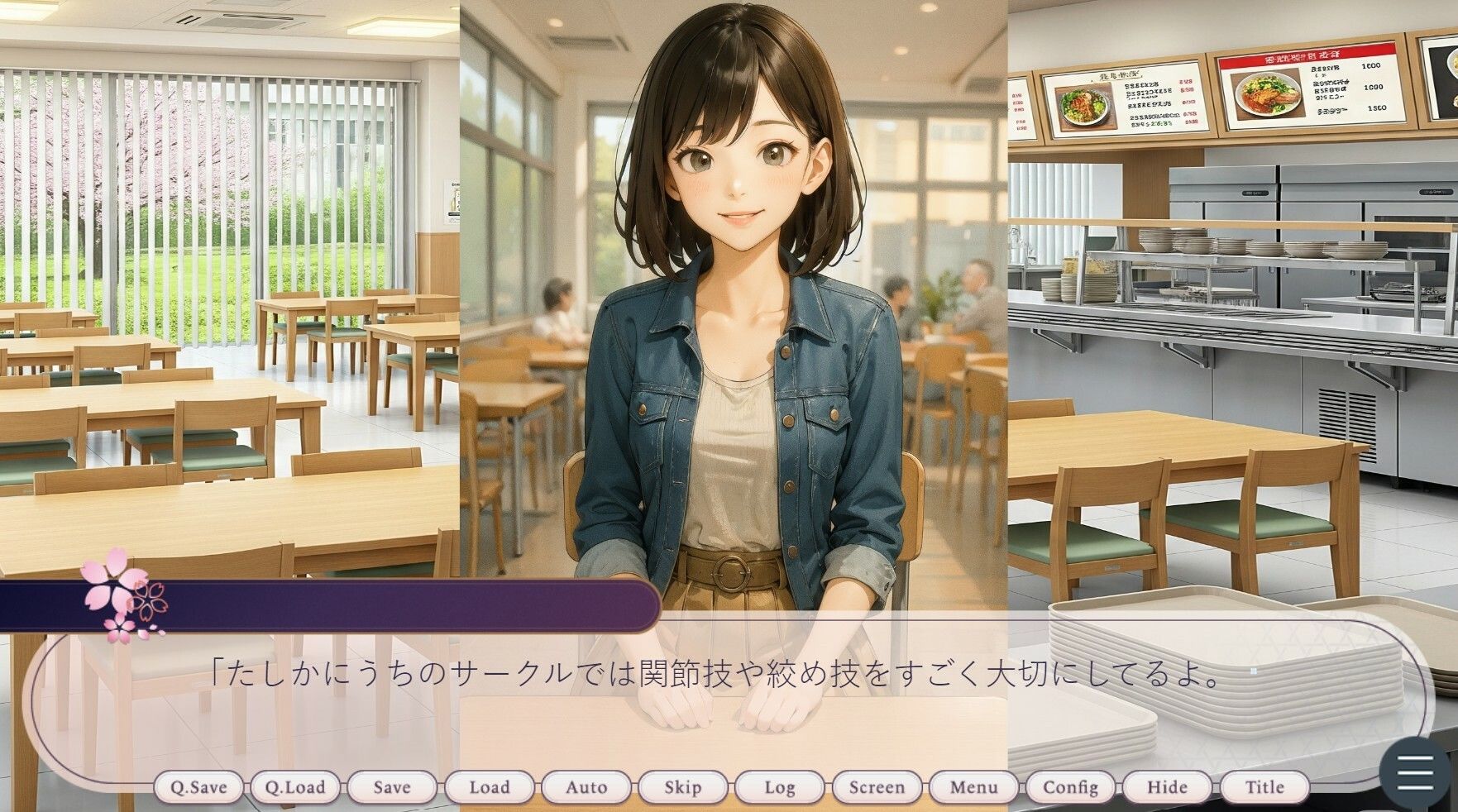Show the dialogue Log
This screenshot has height=812, width=1458.
click(780, 787)
